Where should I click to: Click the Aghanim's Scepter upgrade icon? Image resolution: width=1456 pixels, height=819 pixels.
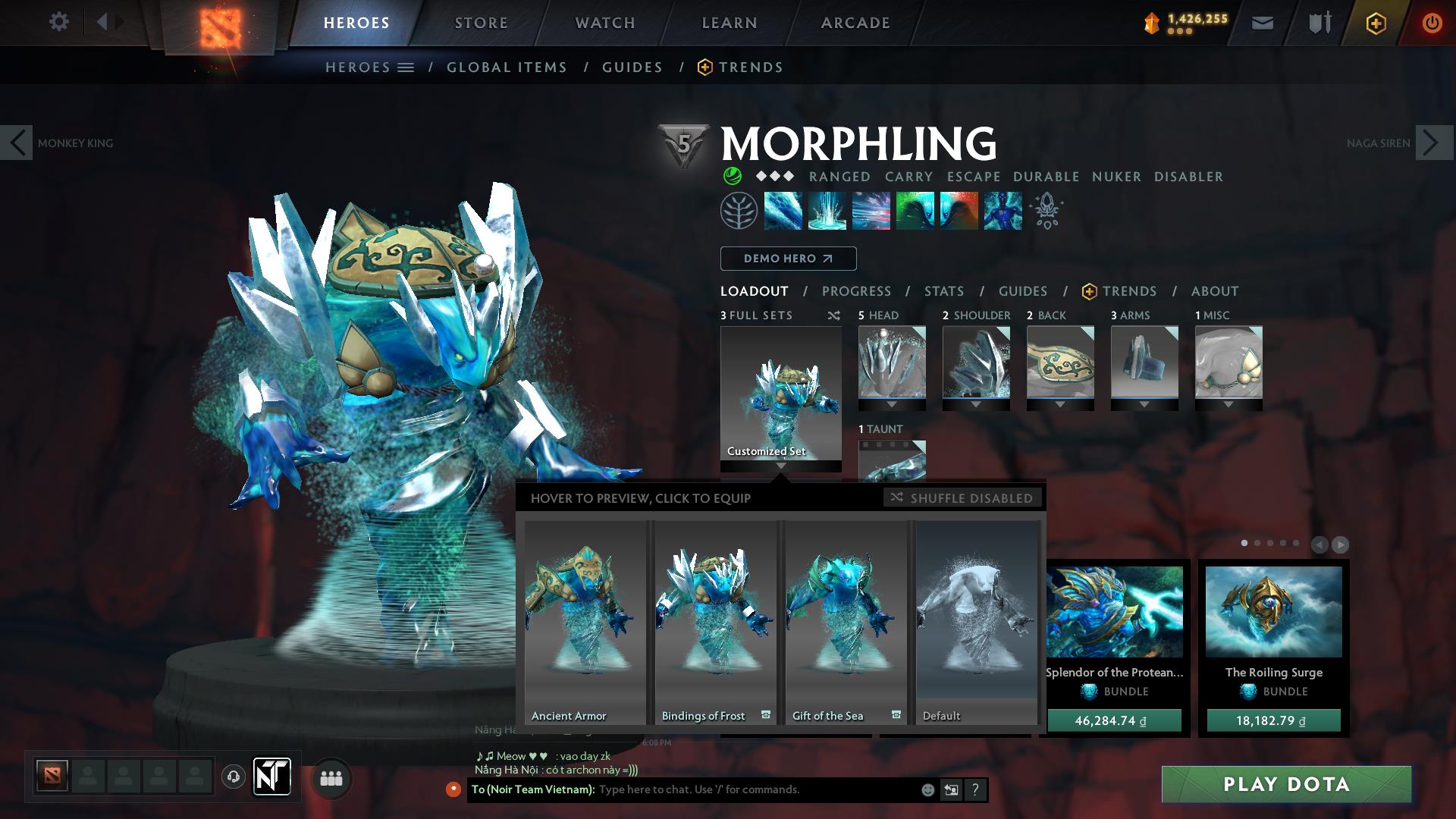coord(1046,212)
